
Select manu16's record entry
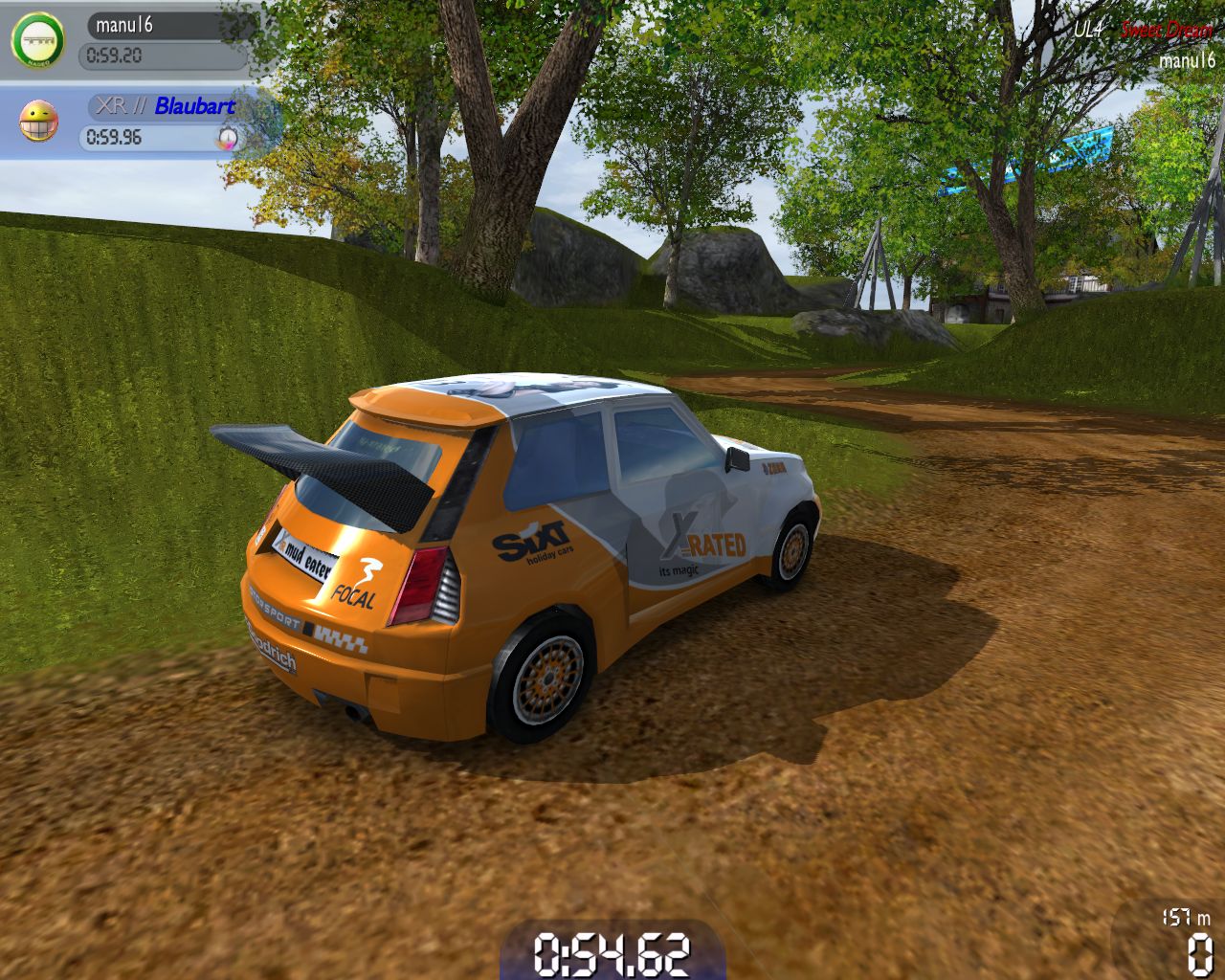pos(163,40)
